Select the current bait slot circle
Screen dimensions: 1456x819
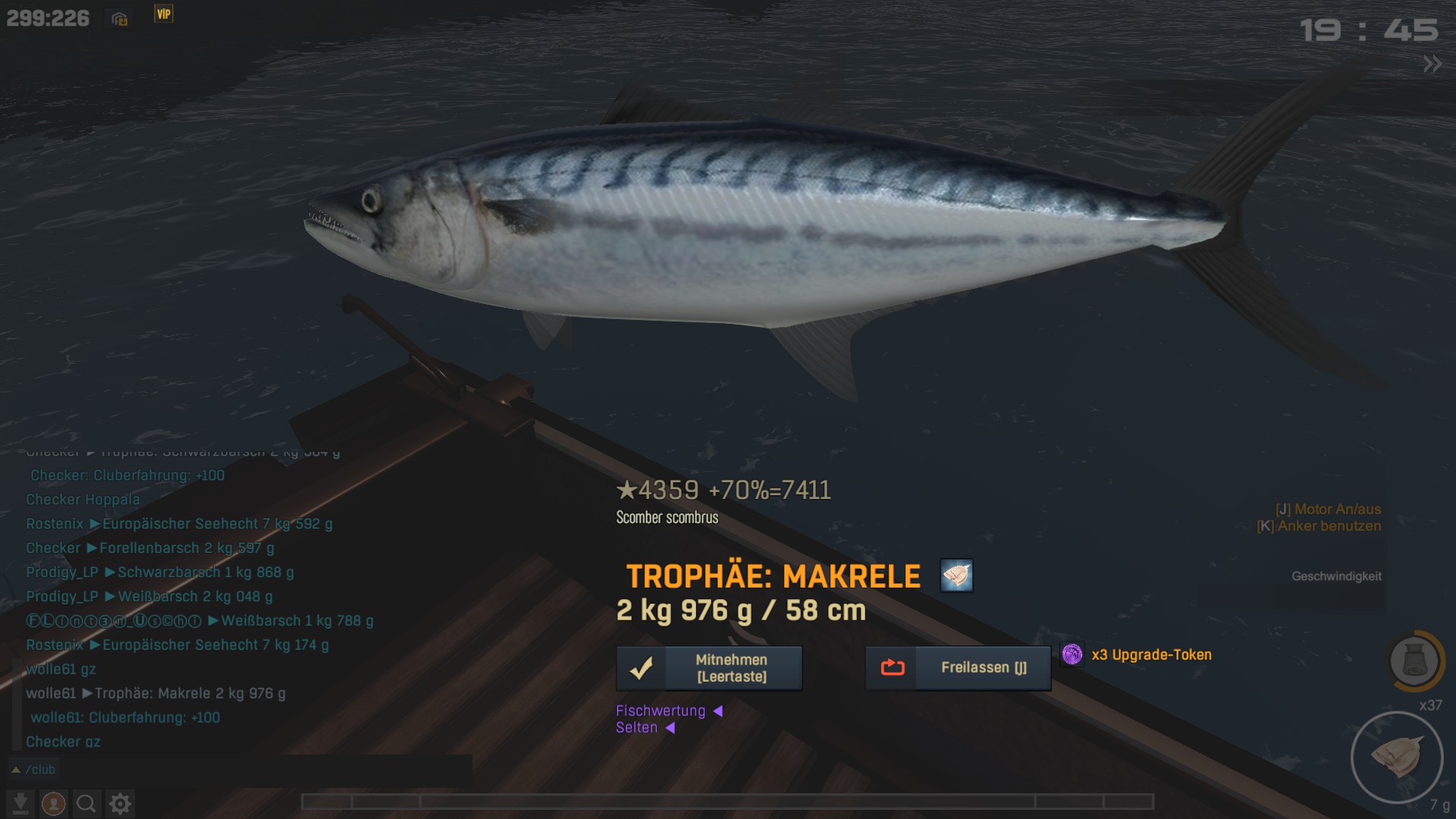pos(1396,757)
